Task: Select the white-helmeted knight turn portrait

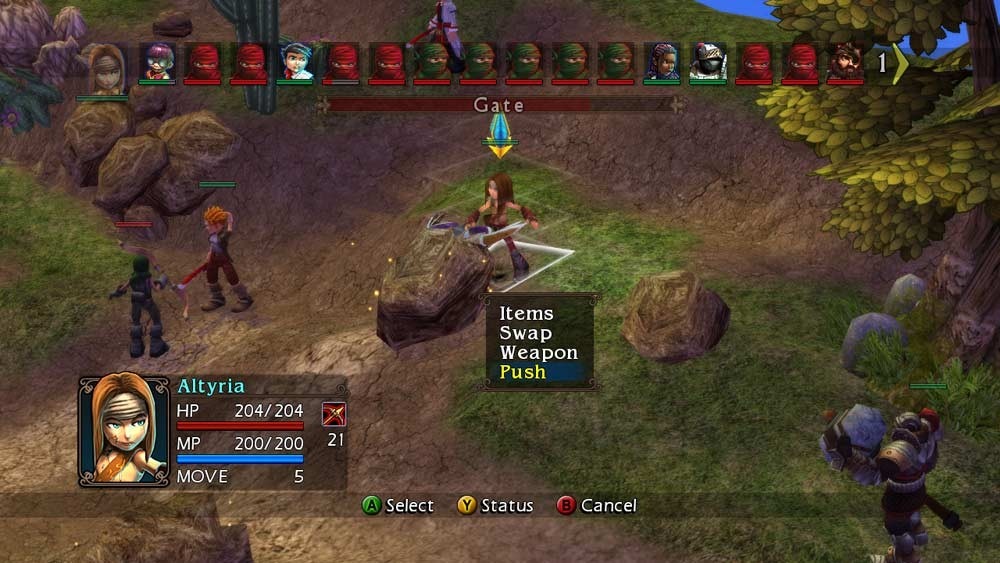Action: pyautogui.click(x=708, y=62)
